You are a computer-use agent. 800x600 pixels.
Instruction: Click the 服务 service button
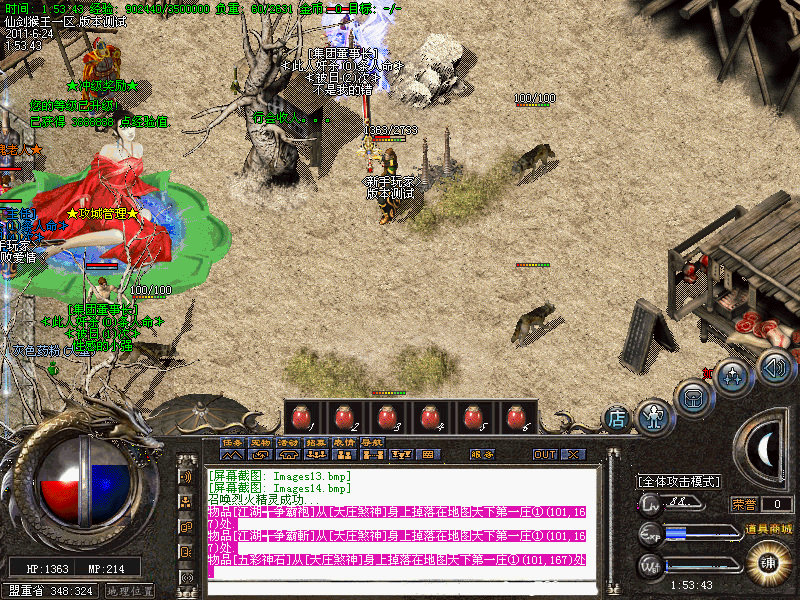[x=482, y=454]
